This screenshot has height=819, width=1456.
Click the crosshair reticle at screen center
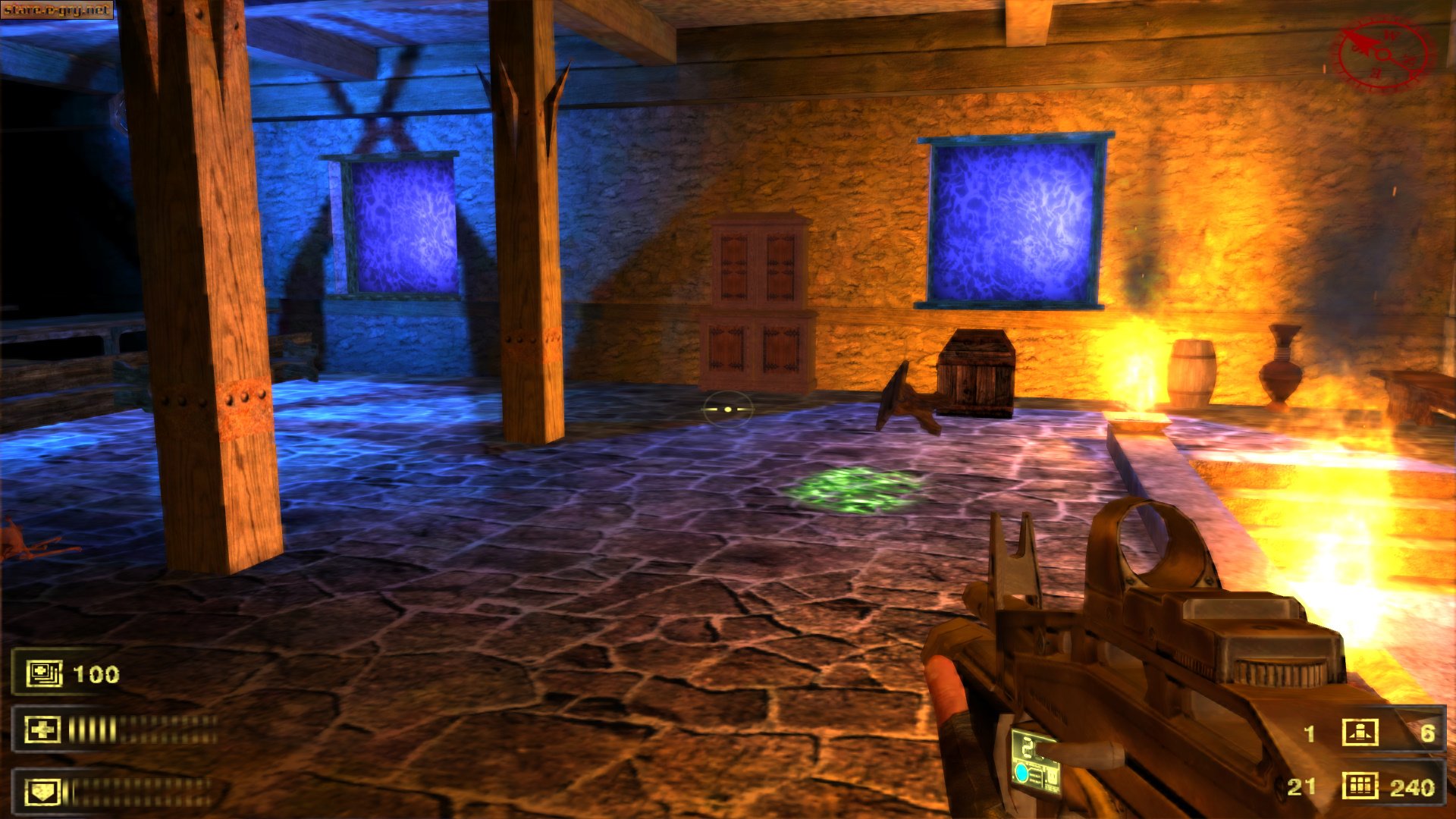[x=726, y=409]
